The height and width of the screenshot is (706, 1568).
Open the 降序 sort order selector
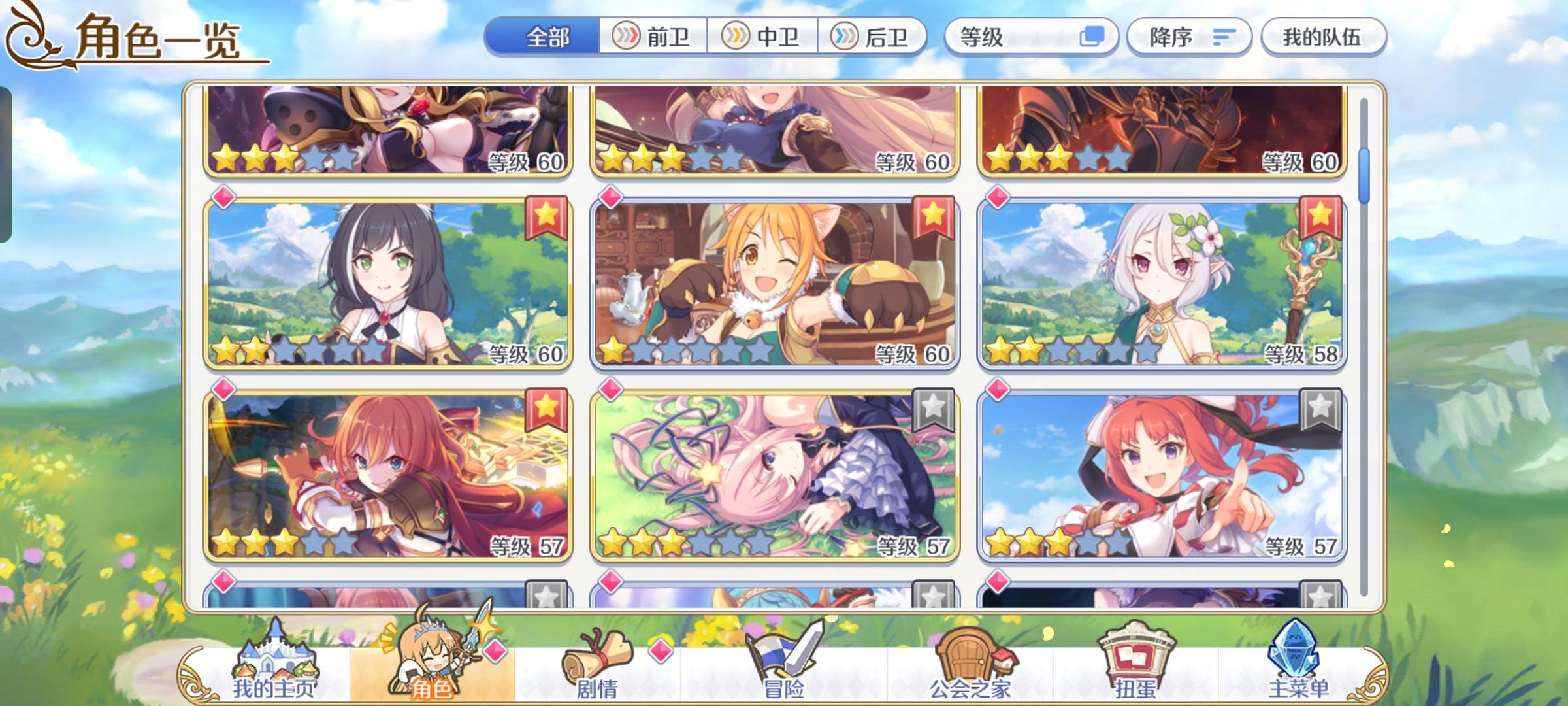(1191, 37)
